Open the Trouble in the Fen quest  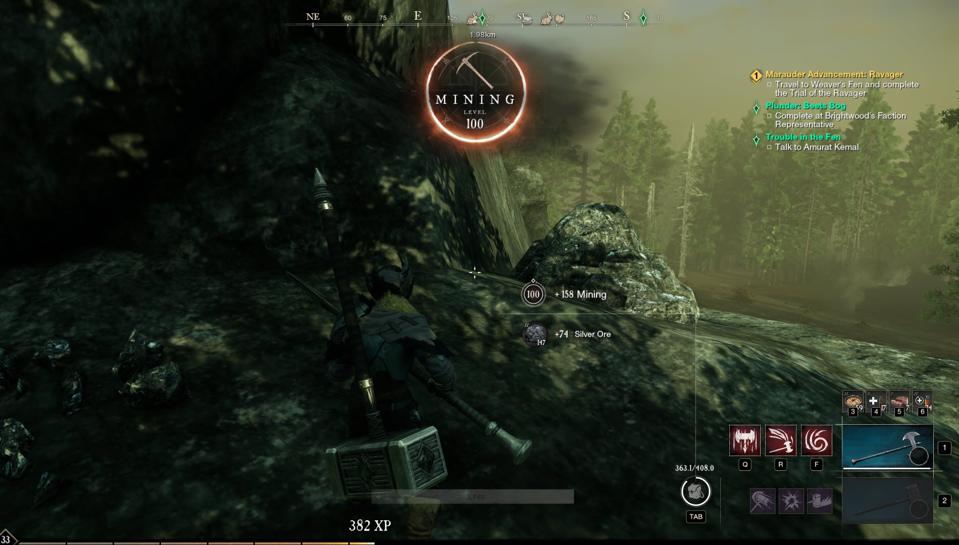(803, 137)
